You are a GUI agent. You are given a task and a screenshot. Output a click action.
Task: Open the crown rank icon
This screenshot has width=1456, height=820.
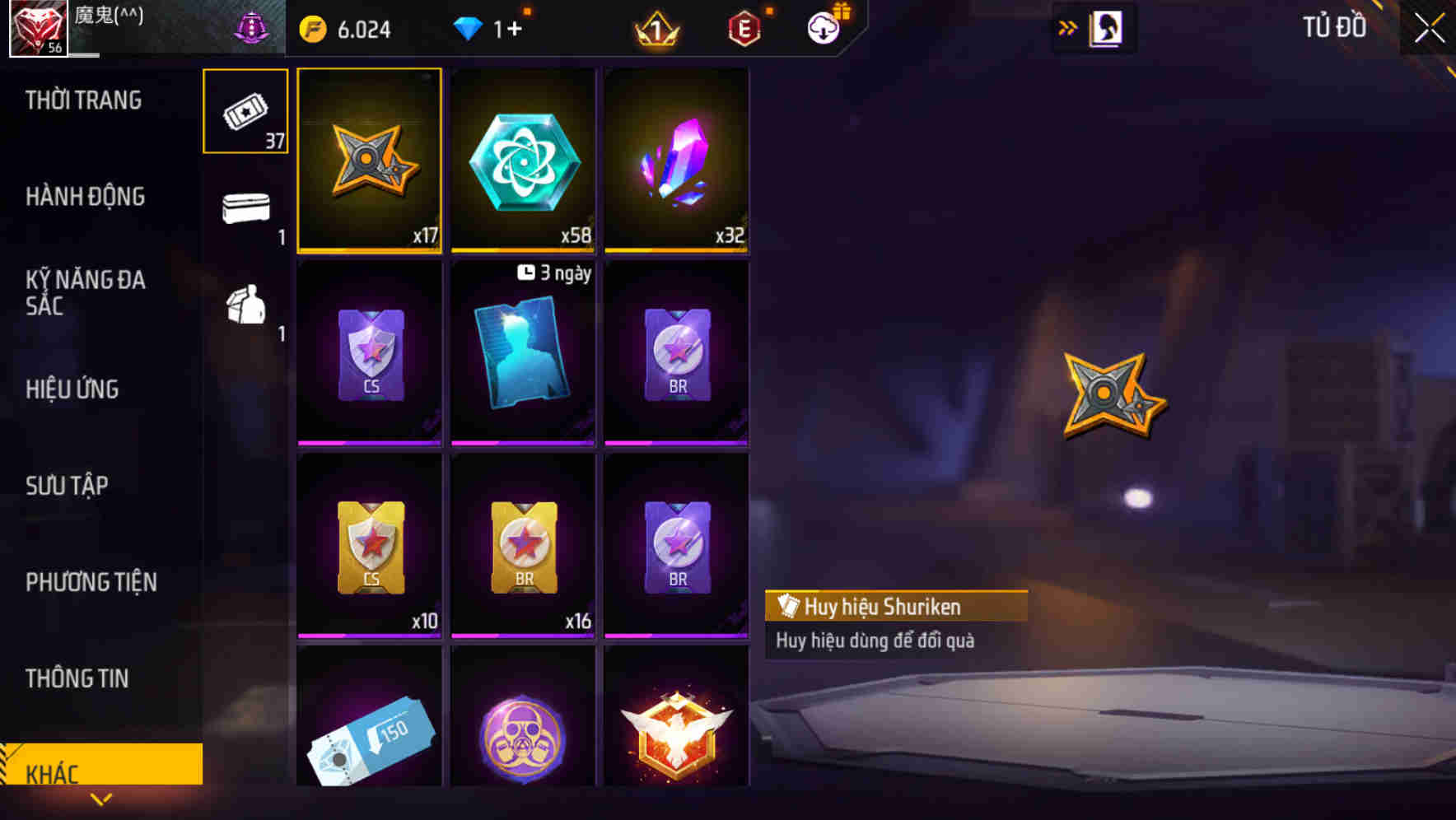pyautogui.click(x=655, y=27)
